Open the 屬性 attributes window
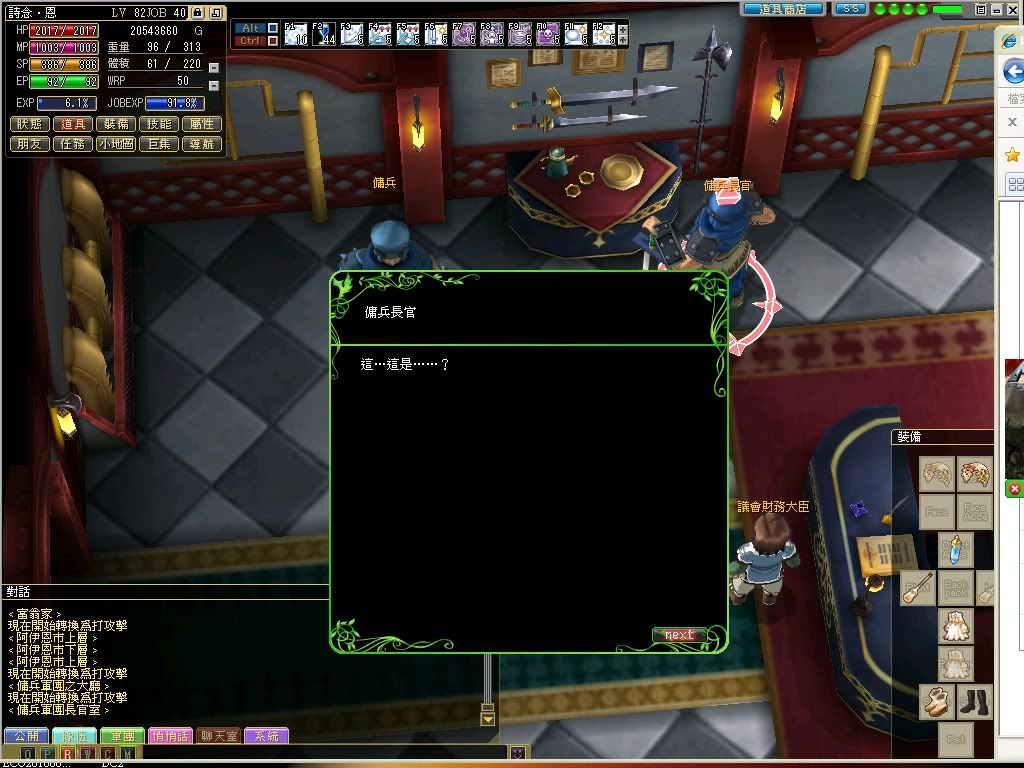 (x=202, y=124)
